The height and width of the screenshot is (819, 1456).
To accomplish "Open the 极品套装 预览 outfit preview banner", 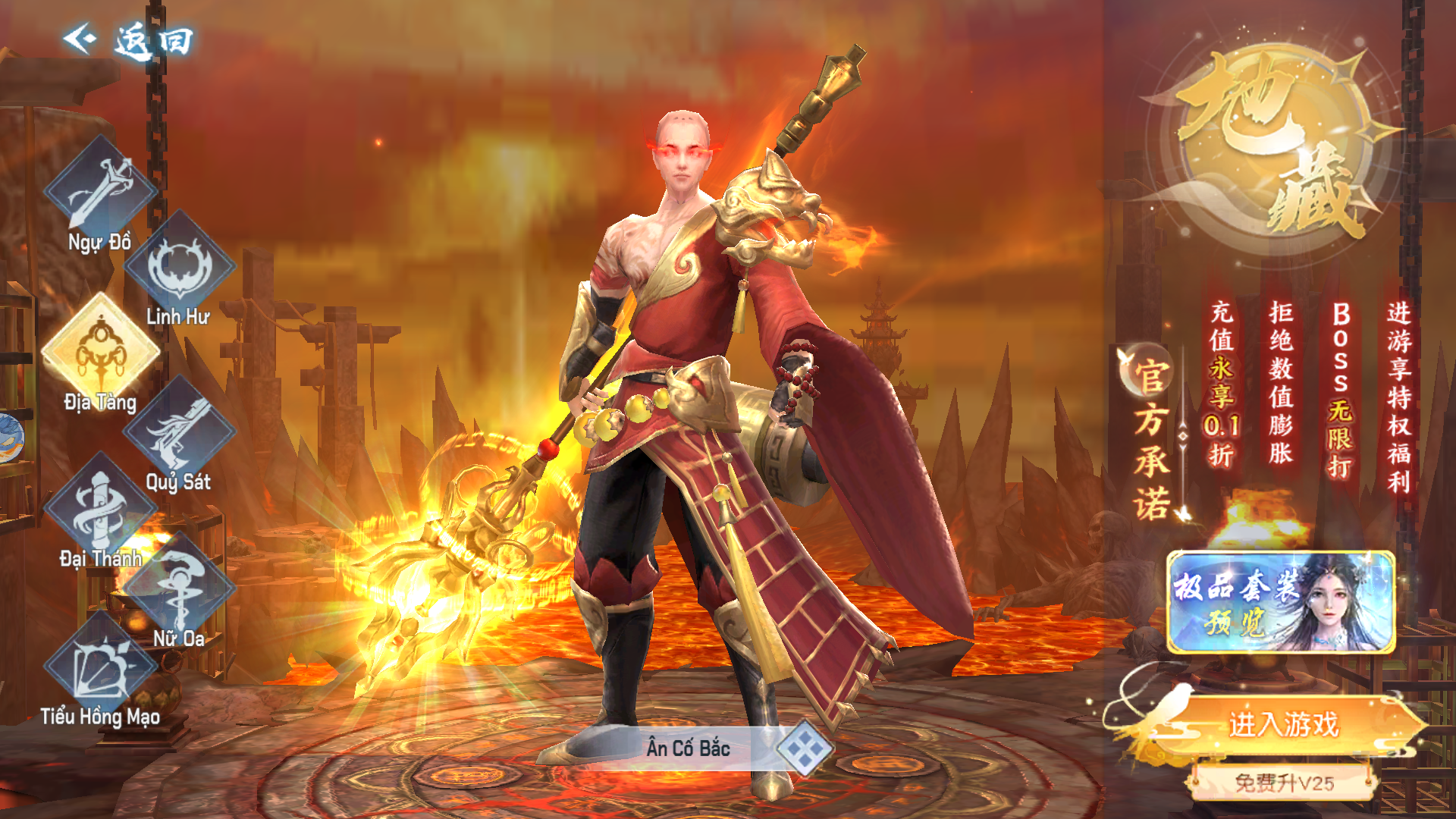I will (x=1281, y=603).
